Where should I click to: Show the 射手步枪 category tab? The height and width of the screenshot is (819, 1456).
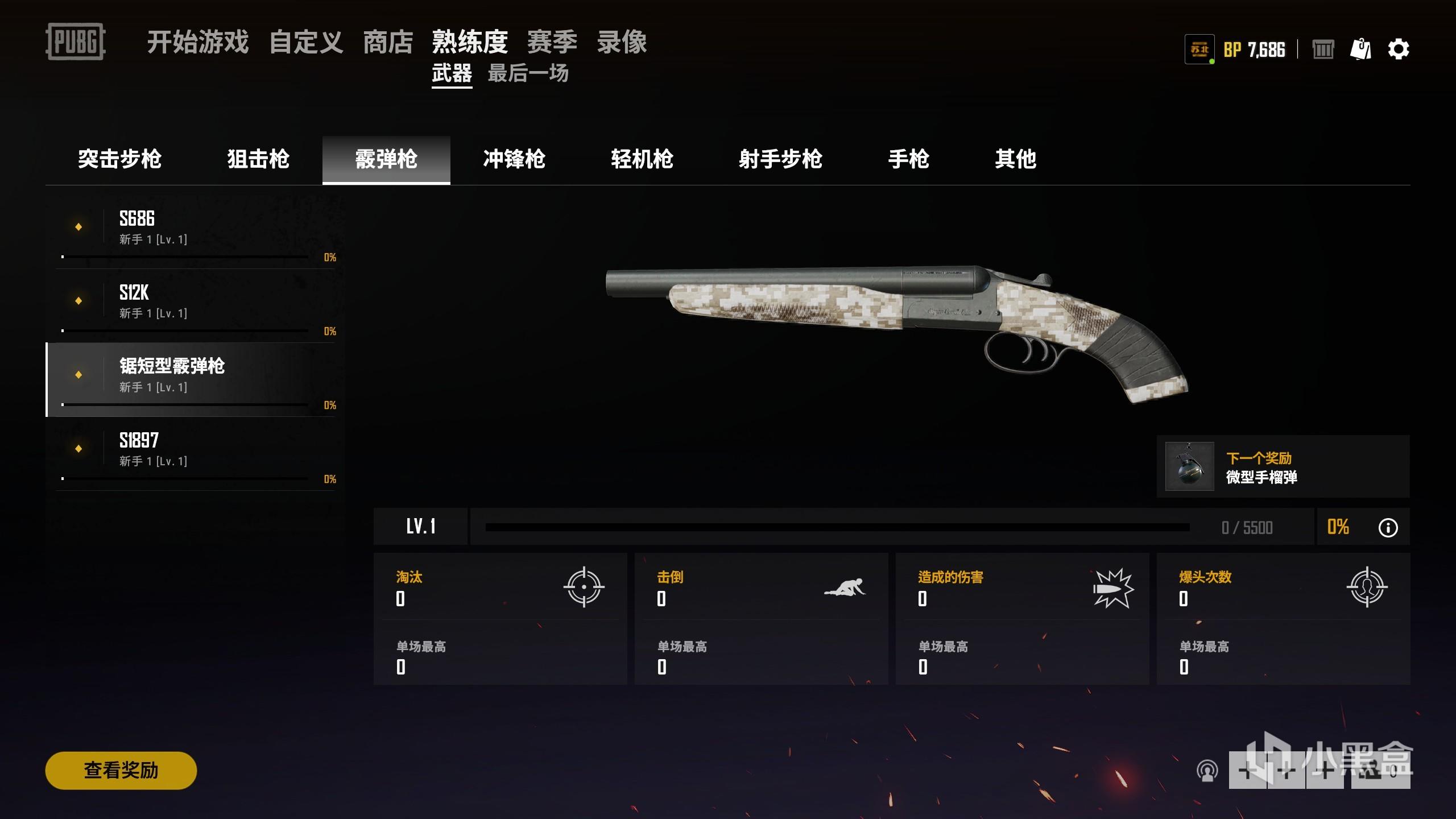[780, 159]
